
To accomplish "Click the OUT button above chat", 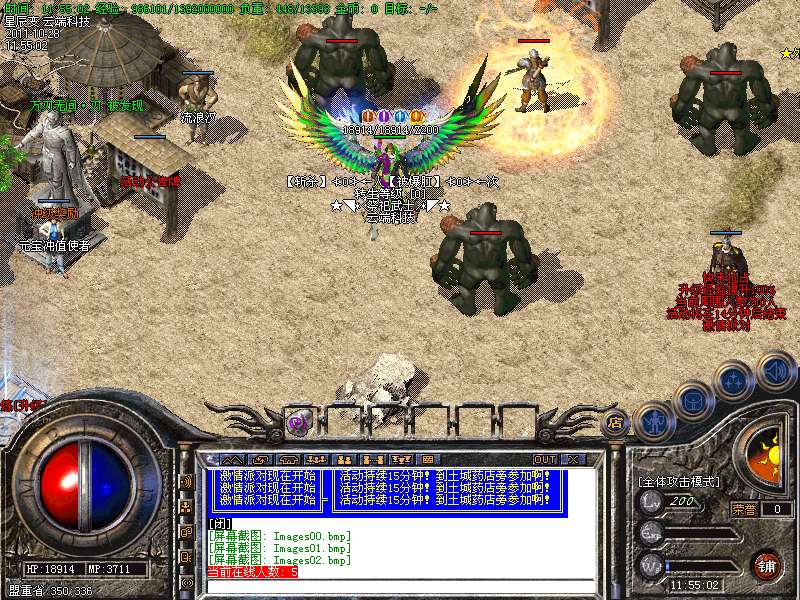I will point(545,459).
